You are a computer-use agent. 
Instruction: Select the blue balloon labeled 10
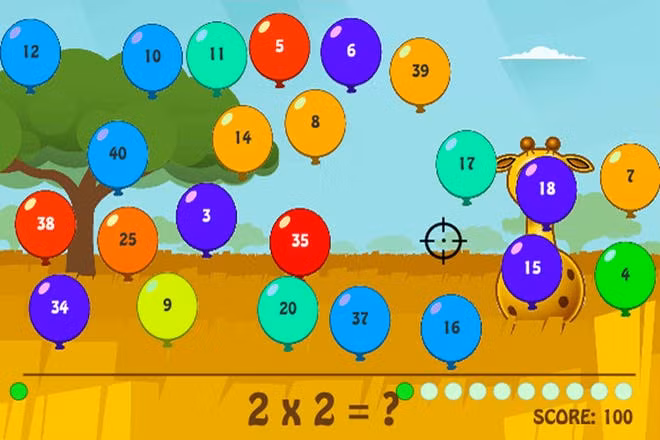pos(152,57)
